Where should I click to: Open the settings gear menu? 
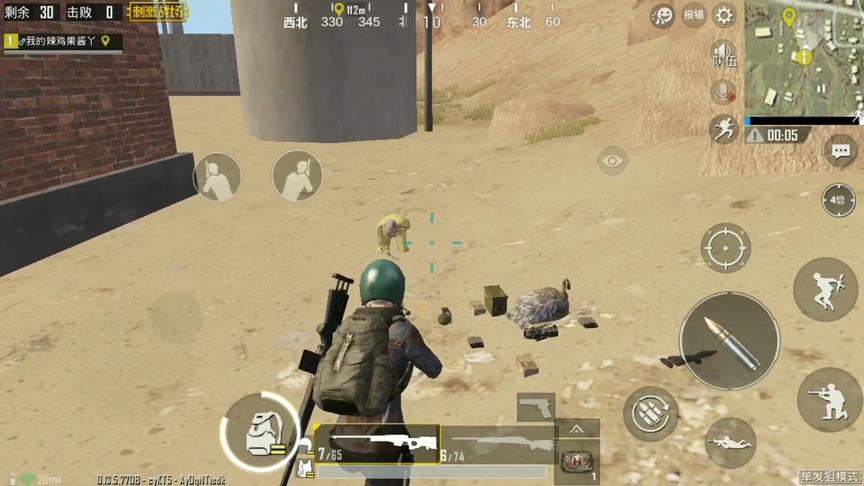pyautogui.click(x=724, y=15)
